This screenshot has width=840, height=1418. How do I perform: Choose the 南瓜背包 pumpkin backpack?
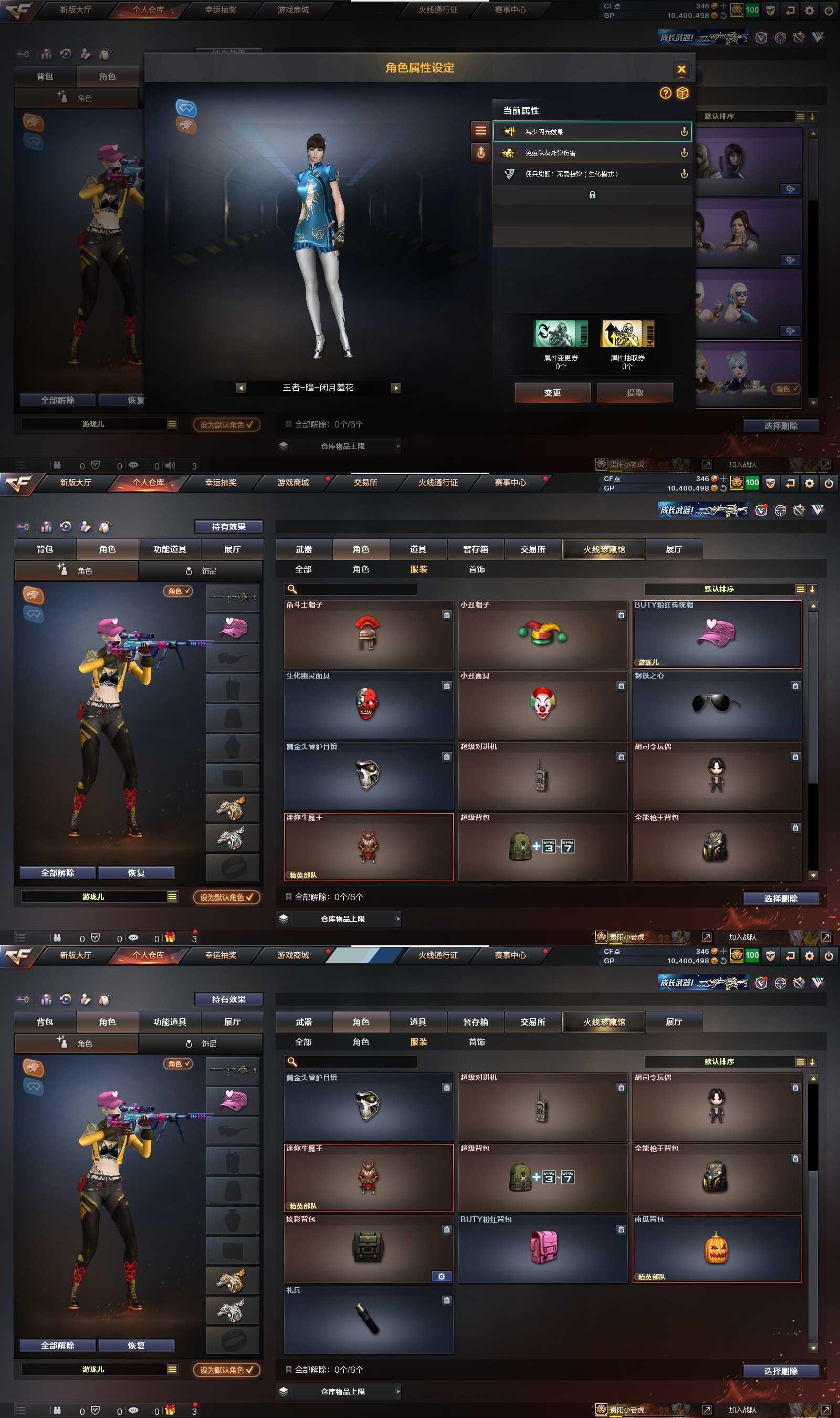click(x=717, y=1248)
